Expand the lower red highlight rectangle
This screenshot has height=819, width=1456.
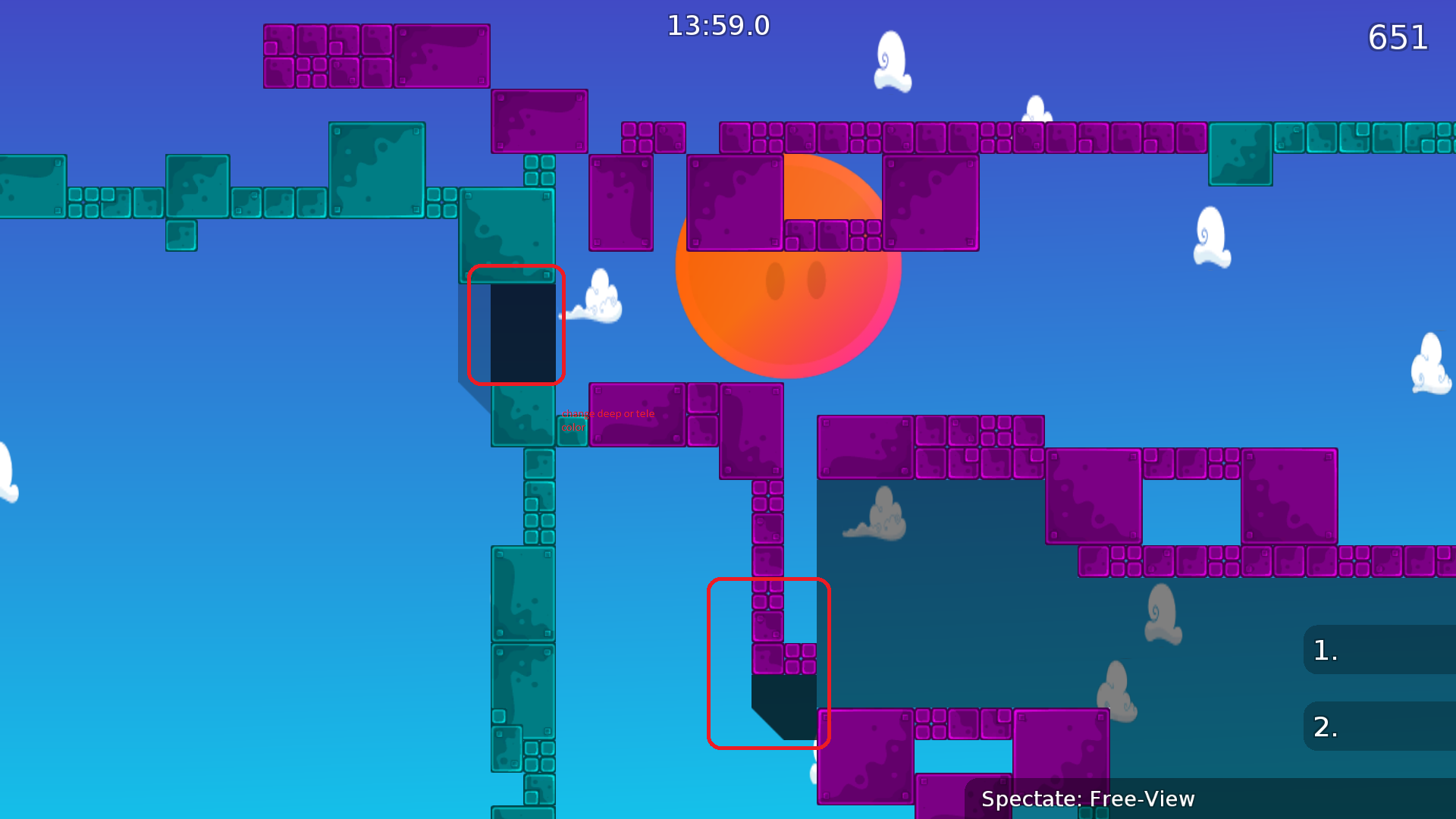pos(769,664)
